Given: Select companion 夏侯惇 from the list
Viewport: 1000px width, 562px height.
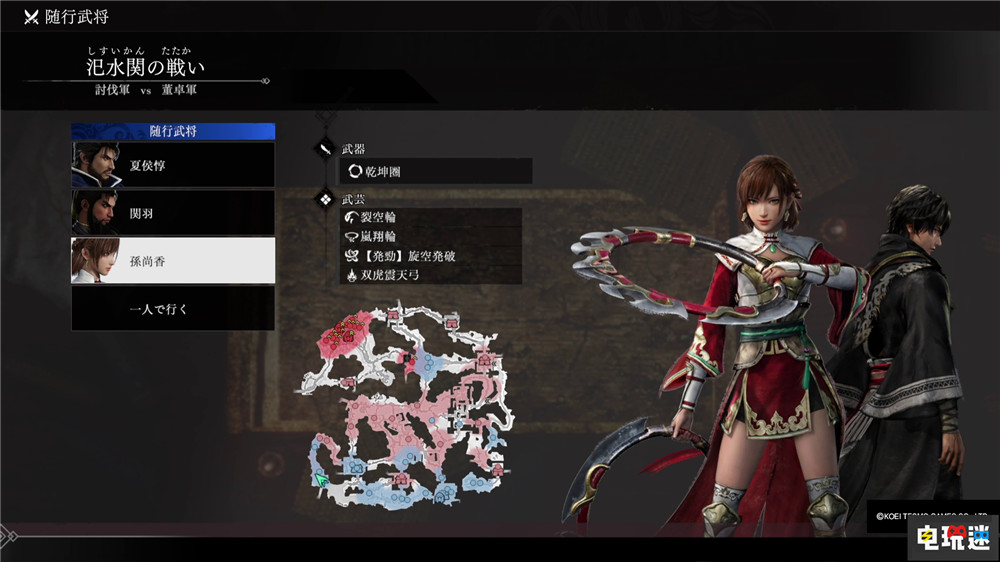Looking at the screenshot, I should click(173, 165).
